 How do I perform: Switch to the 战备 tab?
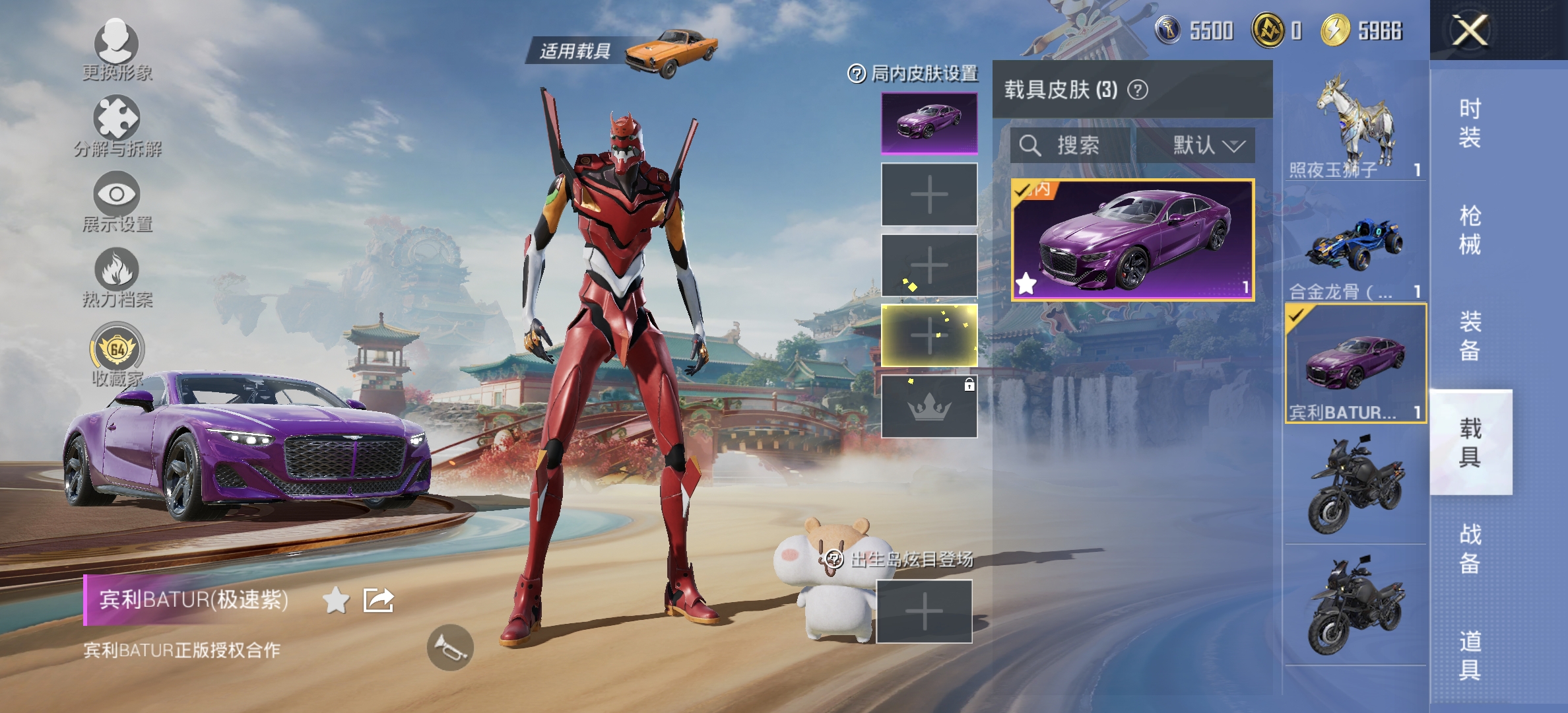(1470, 548)
